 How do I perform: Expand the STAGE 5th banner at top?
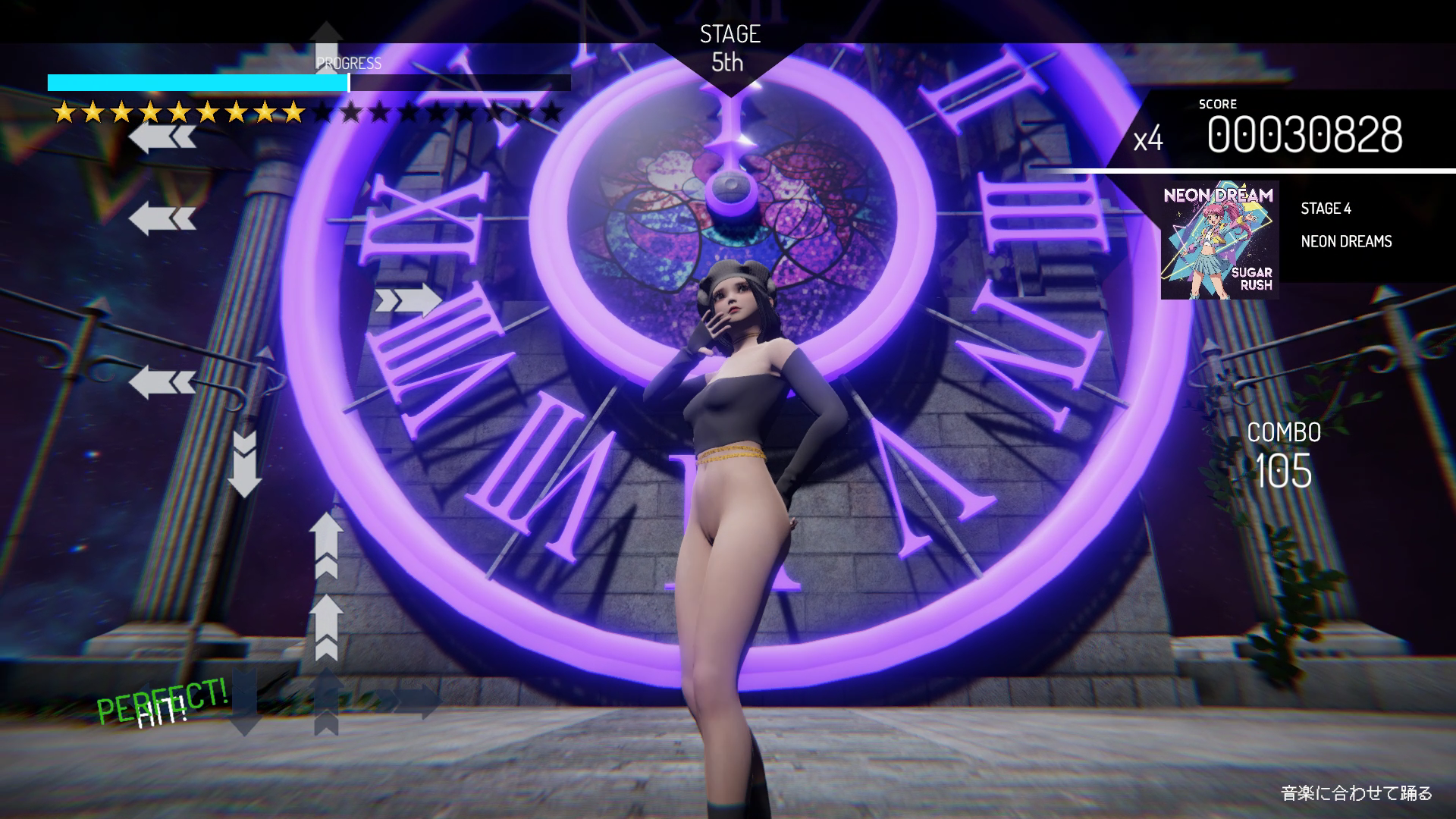(x=730, y=45)
